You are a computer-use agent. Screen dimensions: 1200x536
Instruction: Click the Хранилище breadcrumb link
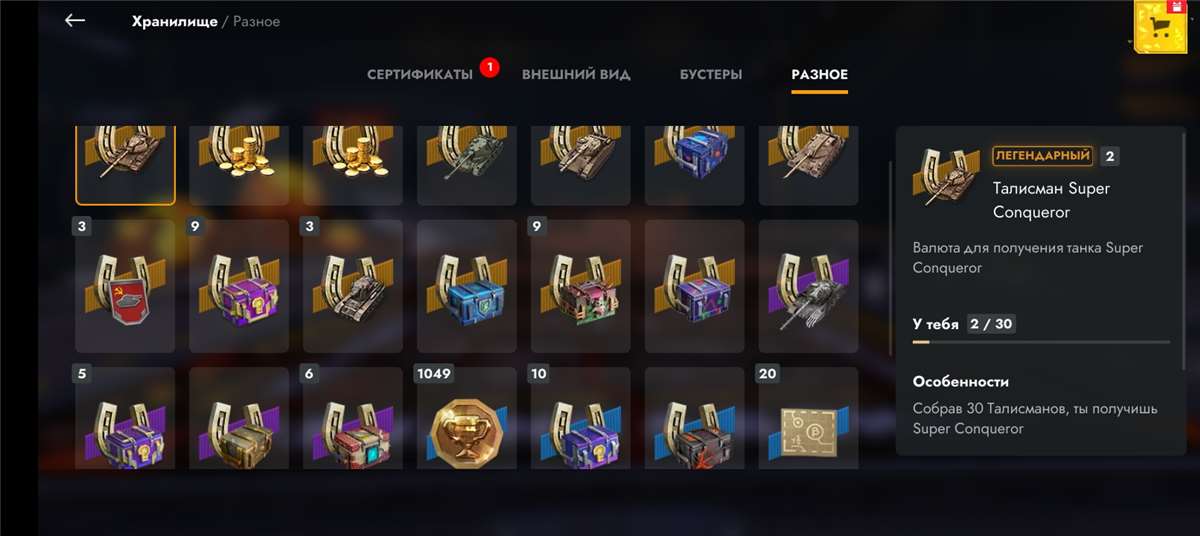point(174,21)
